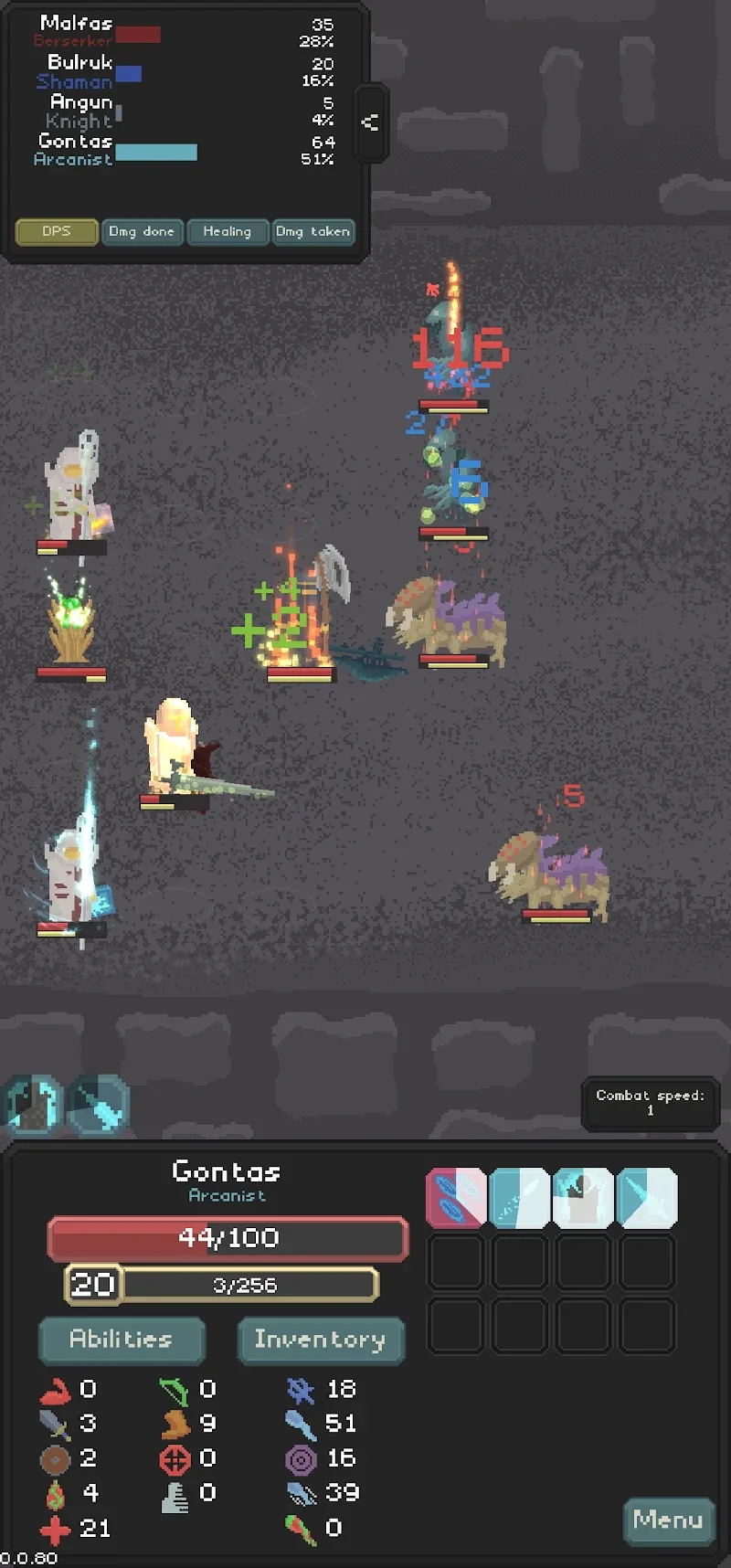
Task: Select the ice shard ability in the grid
Action: click(x=647, y=1198)
